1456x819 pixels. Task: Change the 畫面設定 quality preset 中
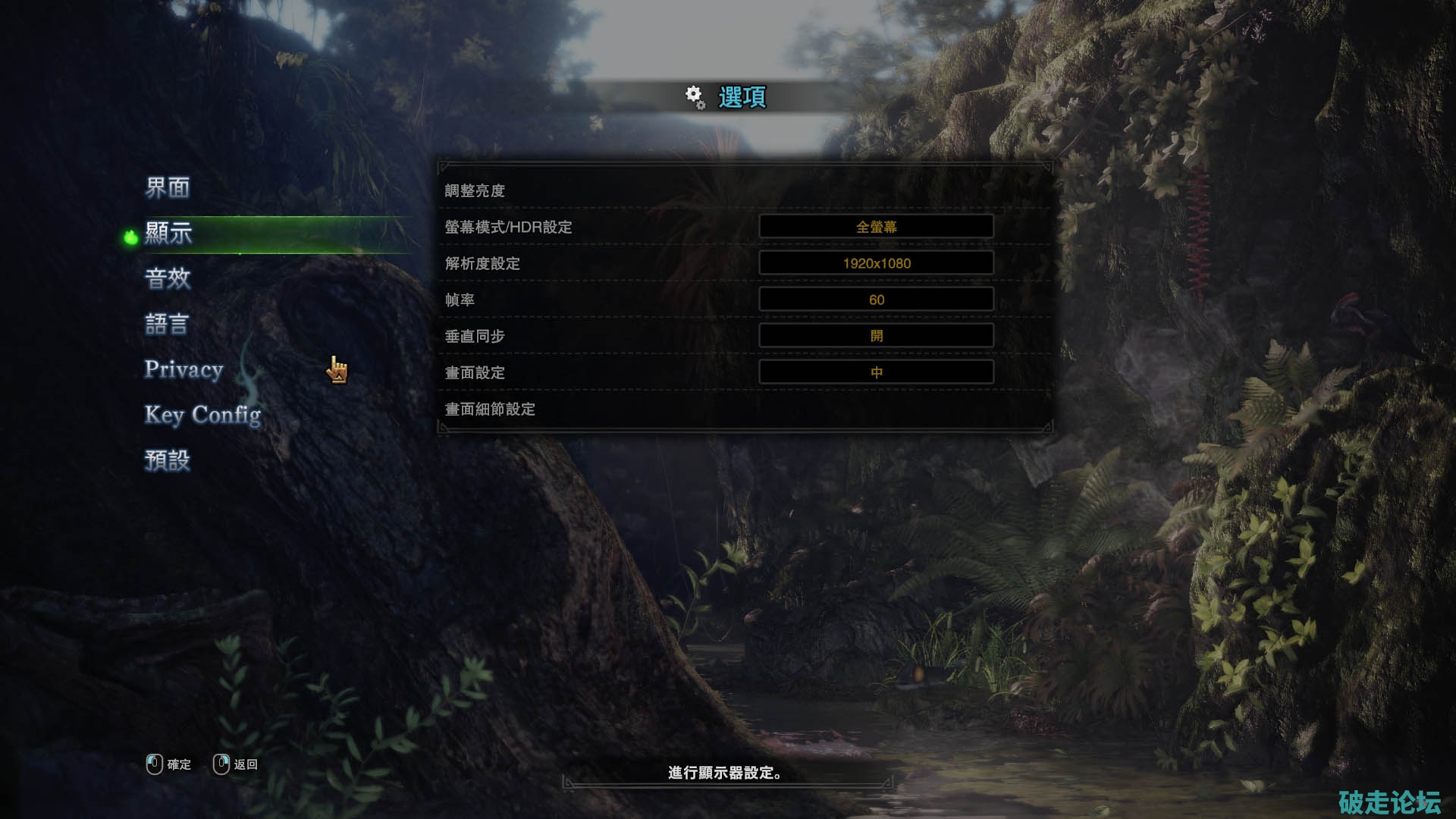click(x=876, y=372)
